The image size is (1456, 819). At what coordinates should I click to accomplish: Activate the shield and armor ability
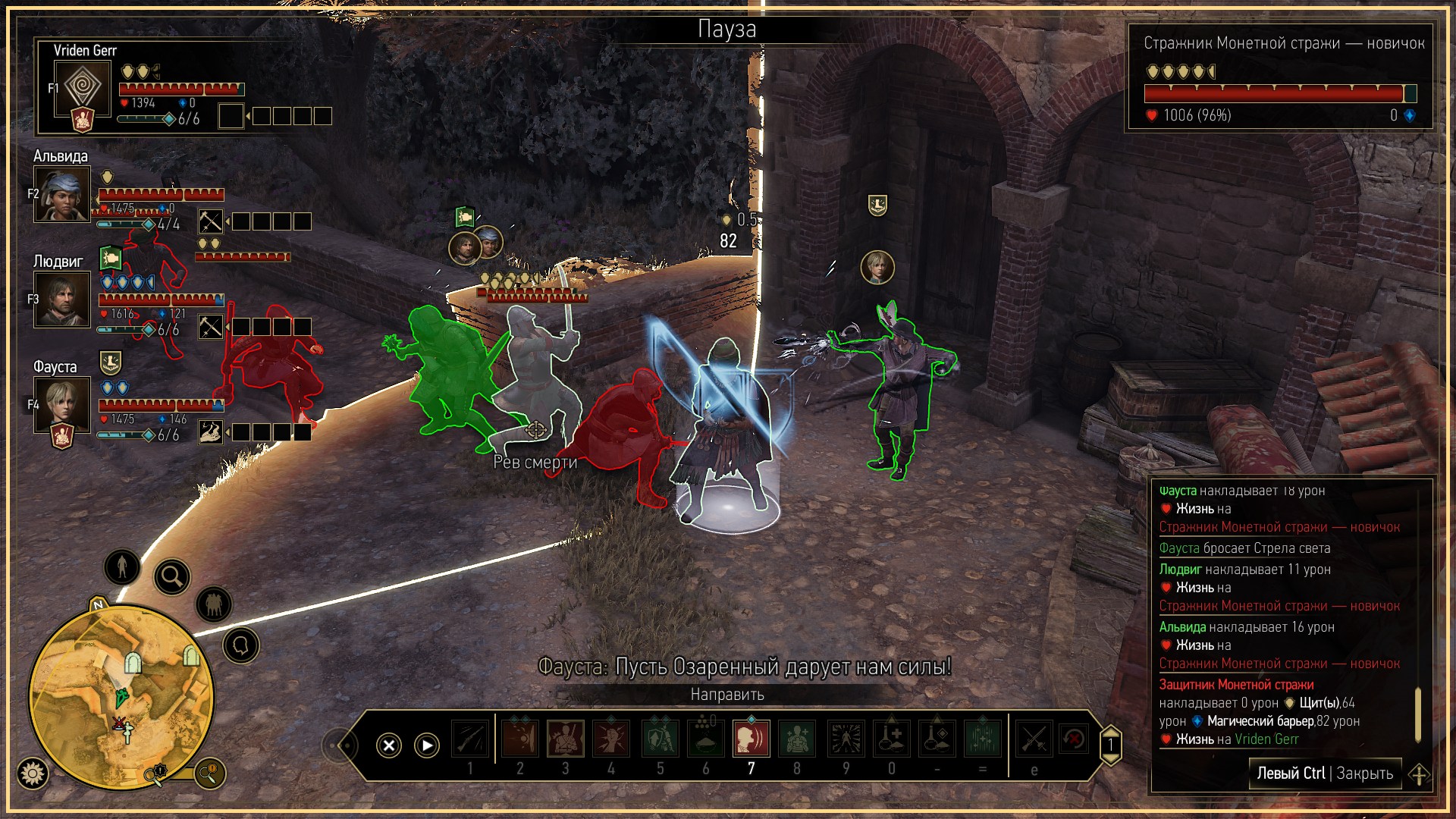pos(660,739)
